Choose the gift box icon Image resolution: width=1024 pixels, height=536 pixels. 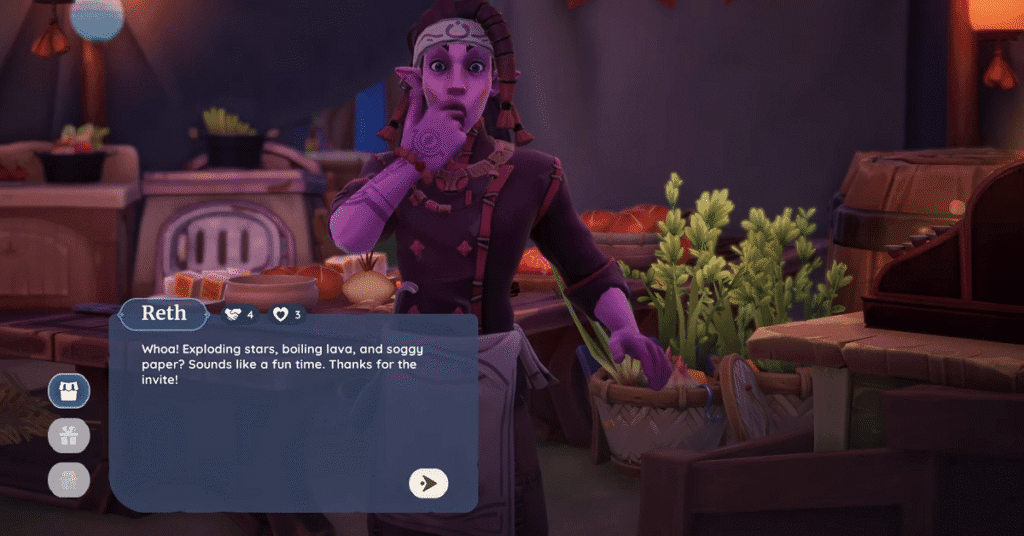69,435
